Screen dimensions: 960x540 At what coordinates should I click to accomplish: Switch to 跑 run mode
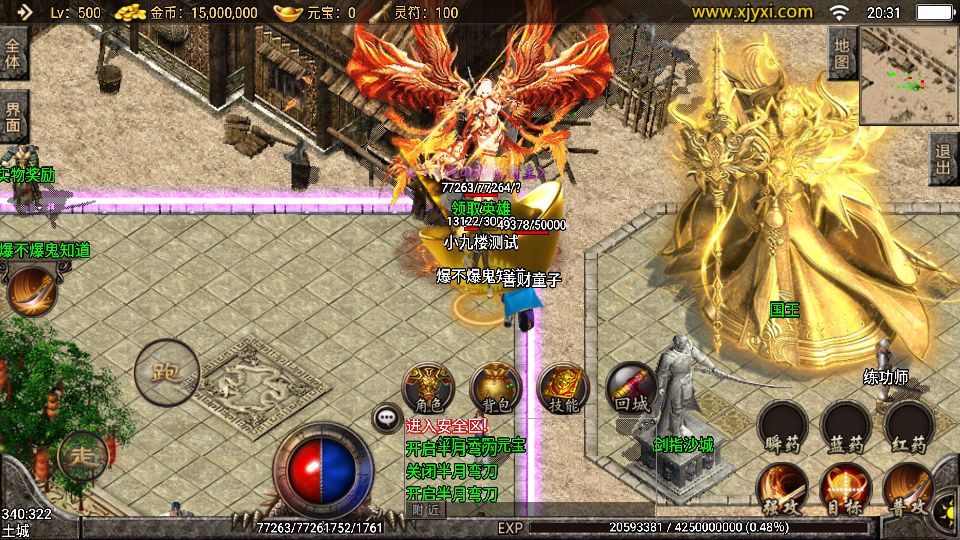166,372
